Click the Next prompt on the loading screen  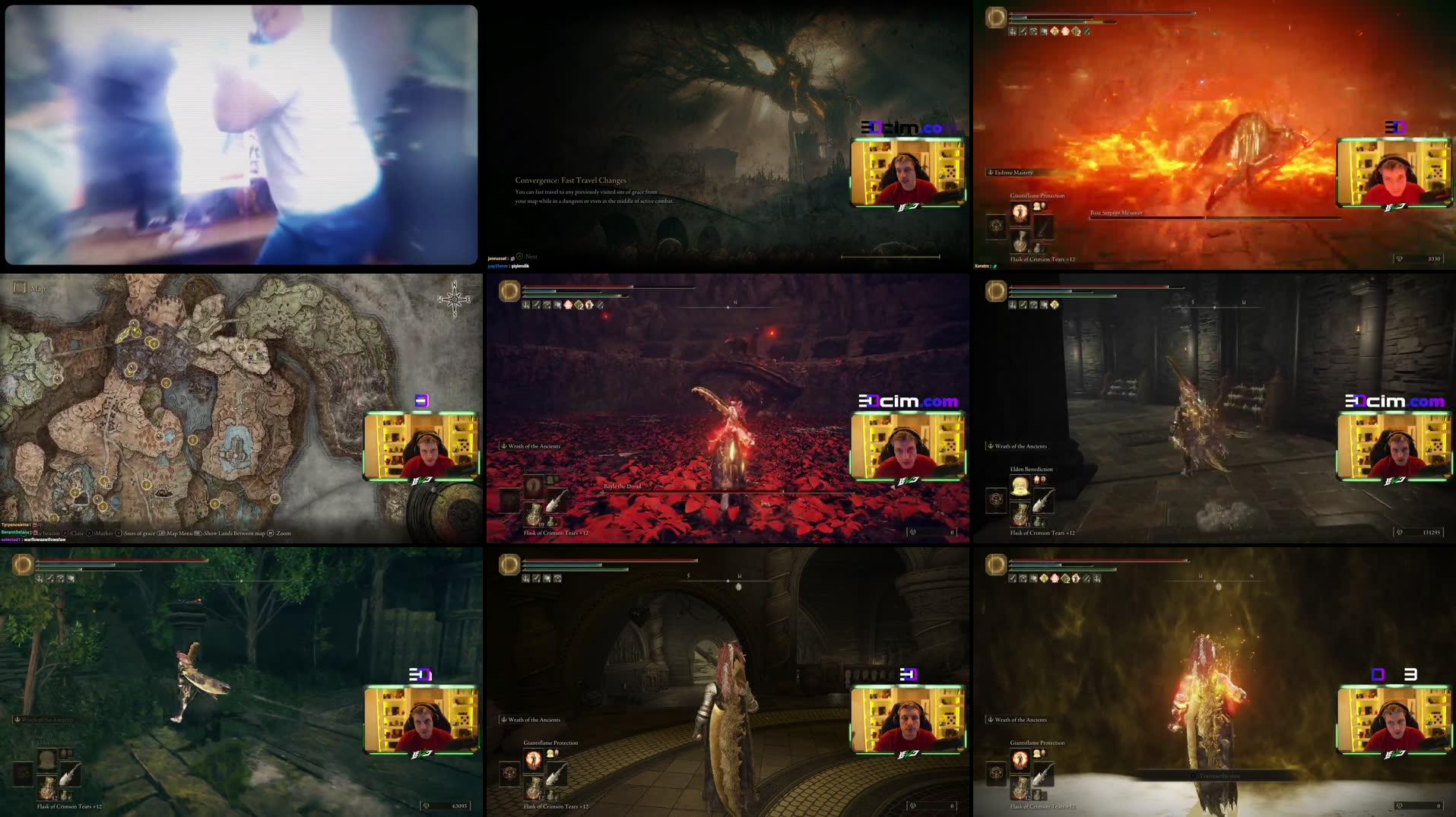(528, 257)
